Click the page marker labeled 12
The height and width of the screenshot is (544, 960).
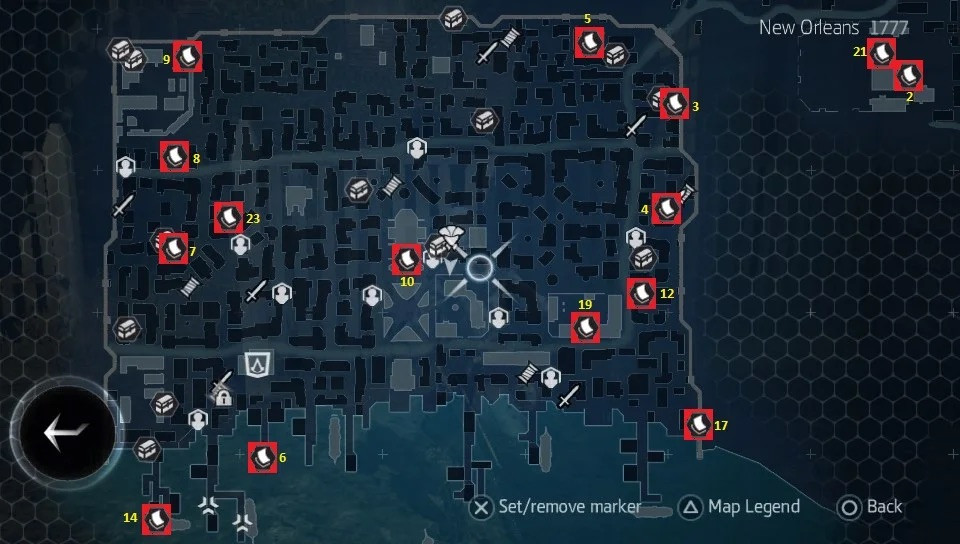point(641,293)
